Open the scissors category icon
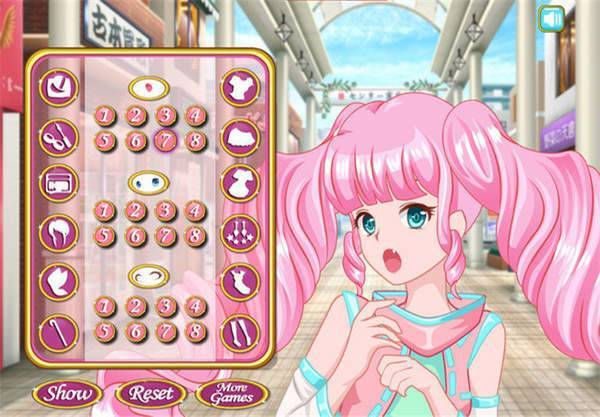 (57, 136)
